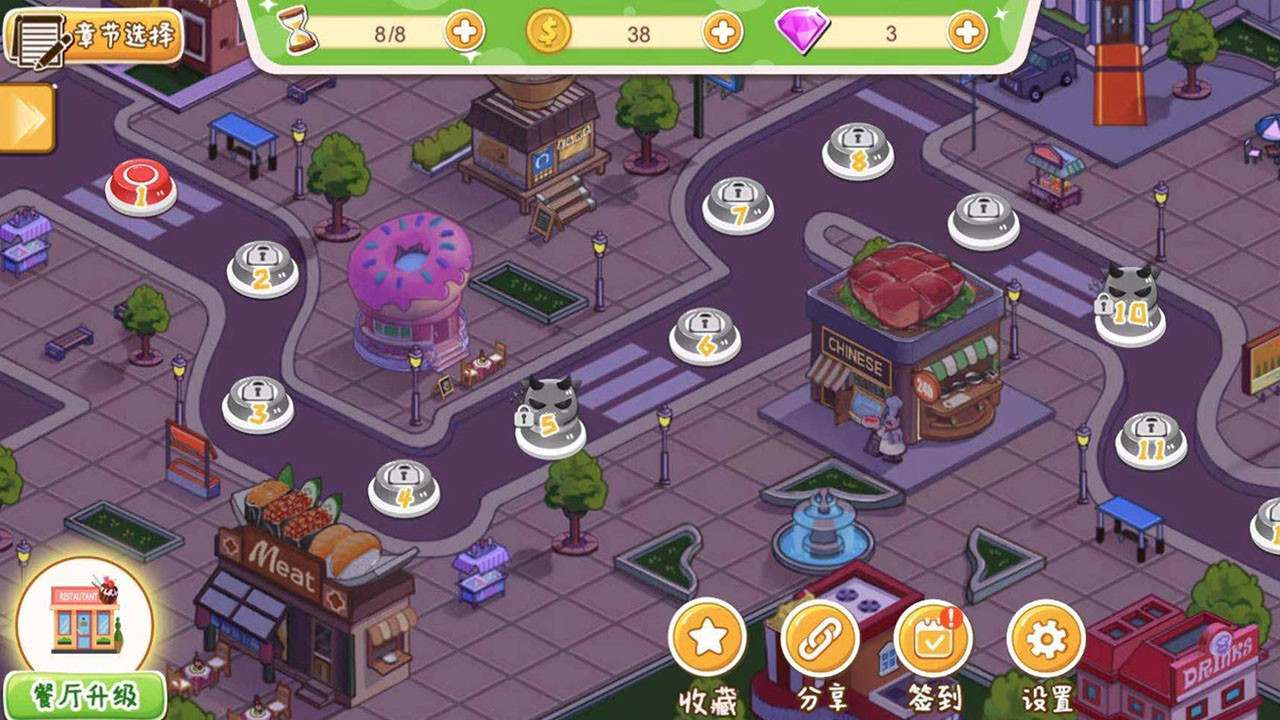The height and width of the screenshot is (720, 1280).
Task: Choose locked level 8 dish
Action: [857, 150]
